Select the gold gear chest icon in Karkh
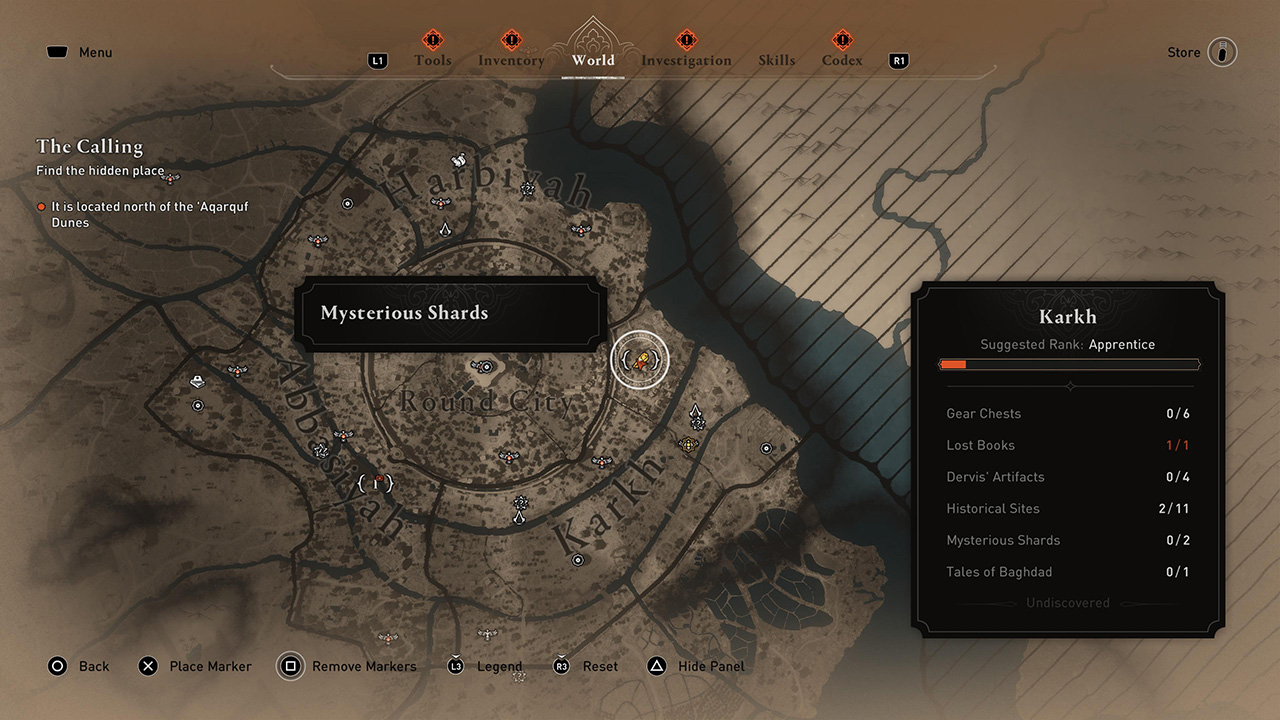 688,444
